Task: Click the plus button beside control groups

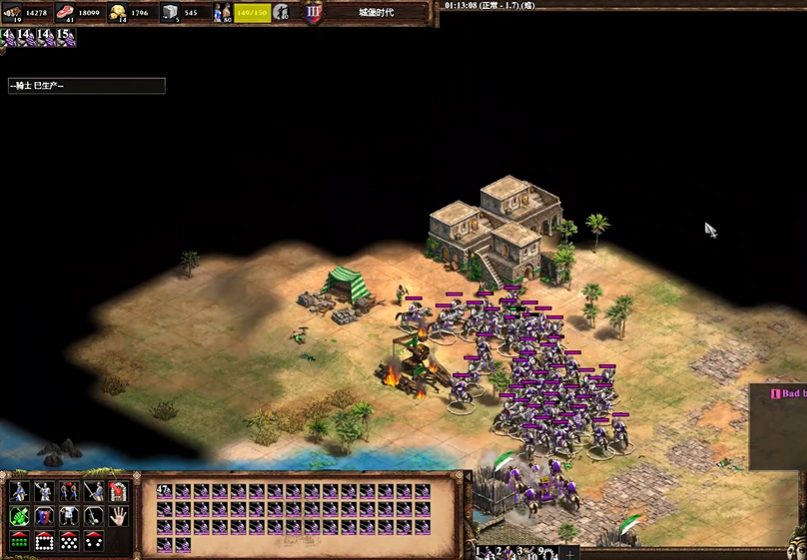Action: point(569,553)
